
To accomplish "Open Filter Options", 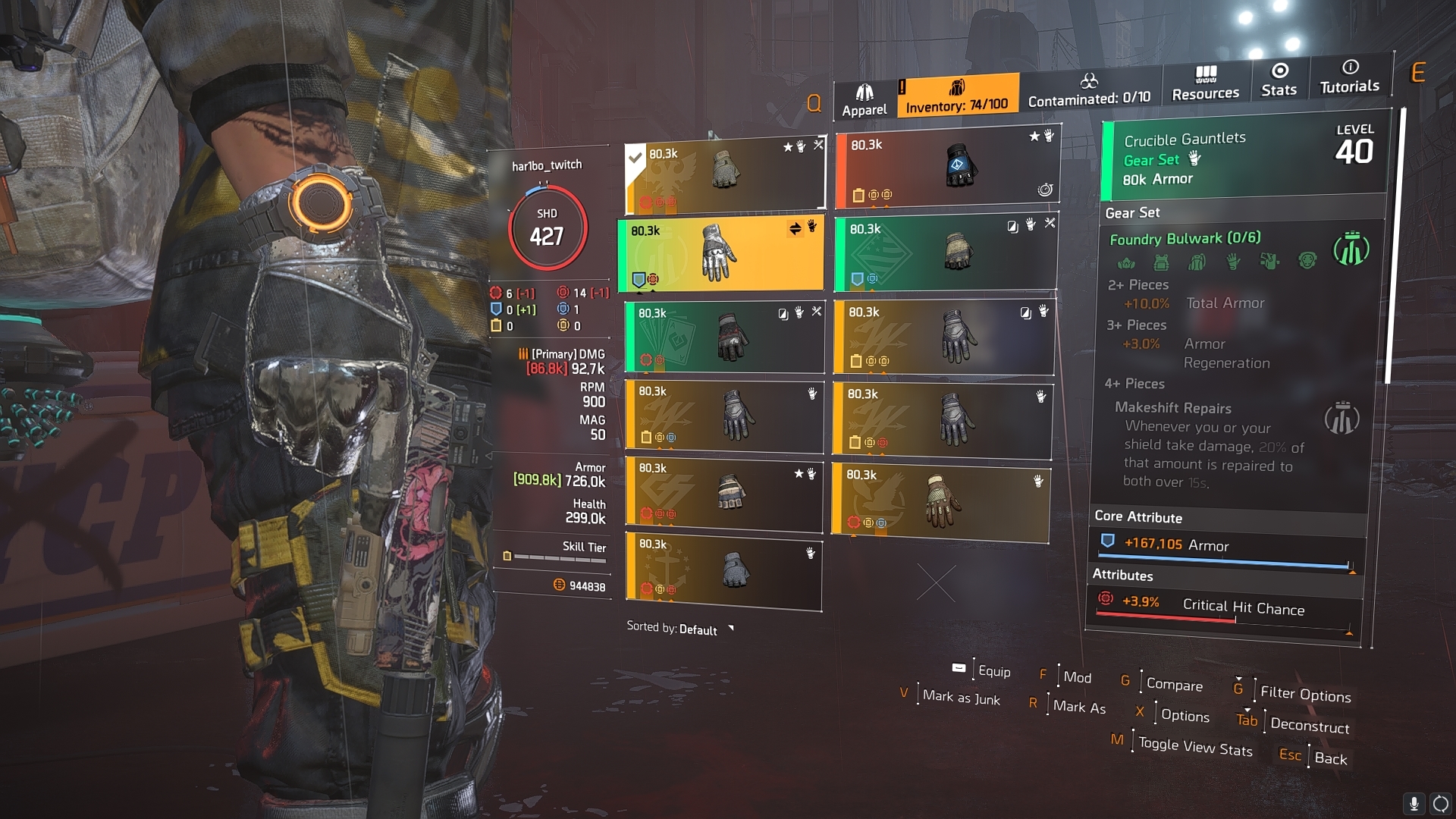I will (x=1305, y=694).
